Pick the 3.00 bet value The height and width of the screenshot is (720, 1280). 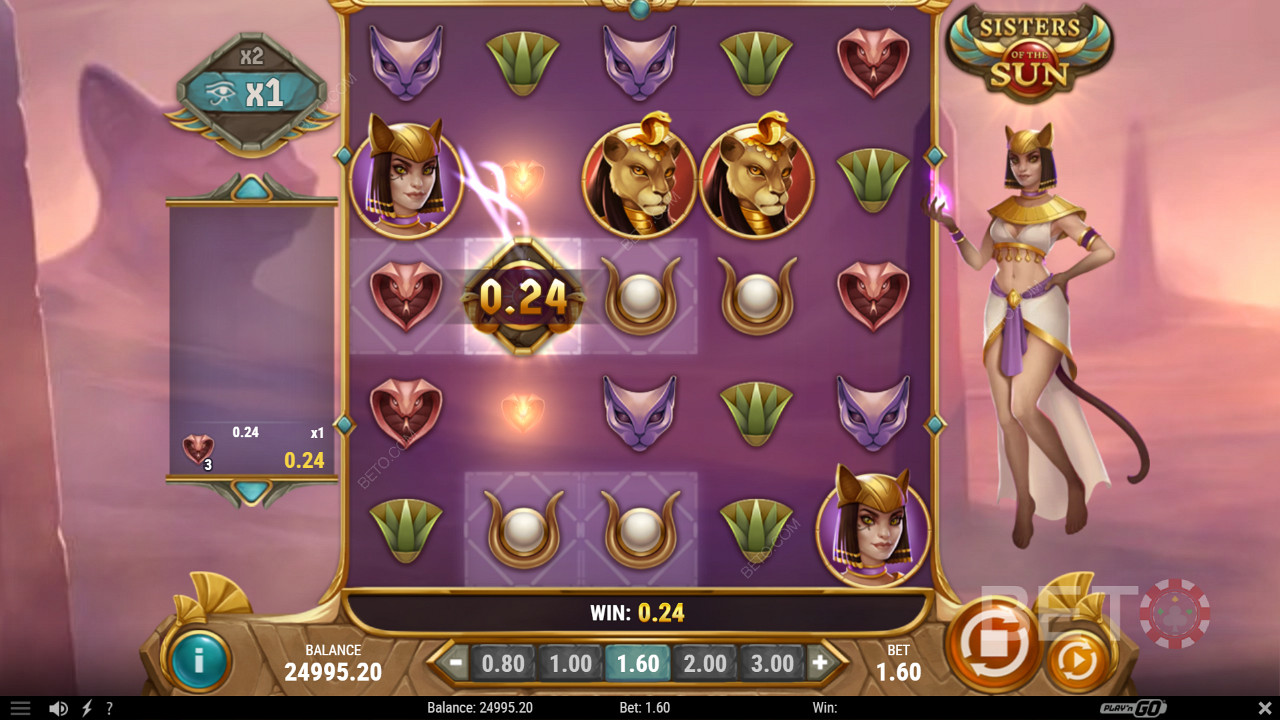[772, 663]
